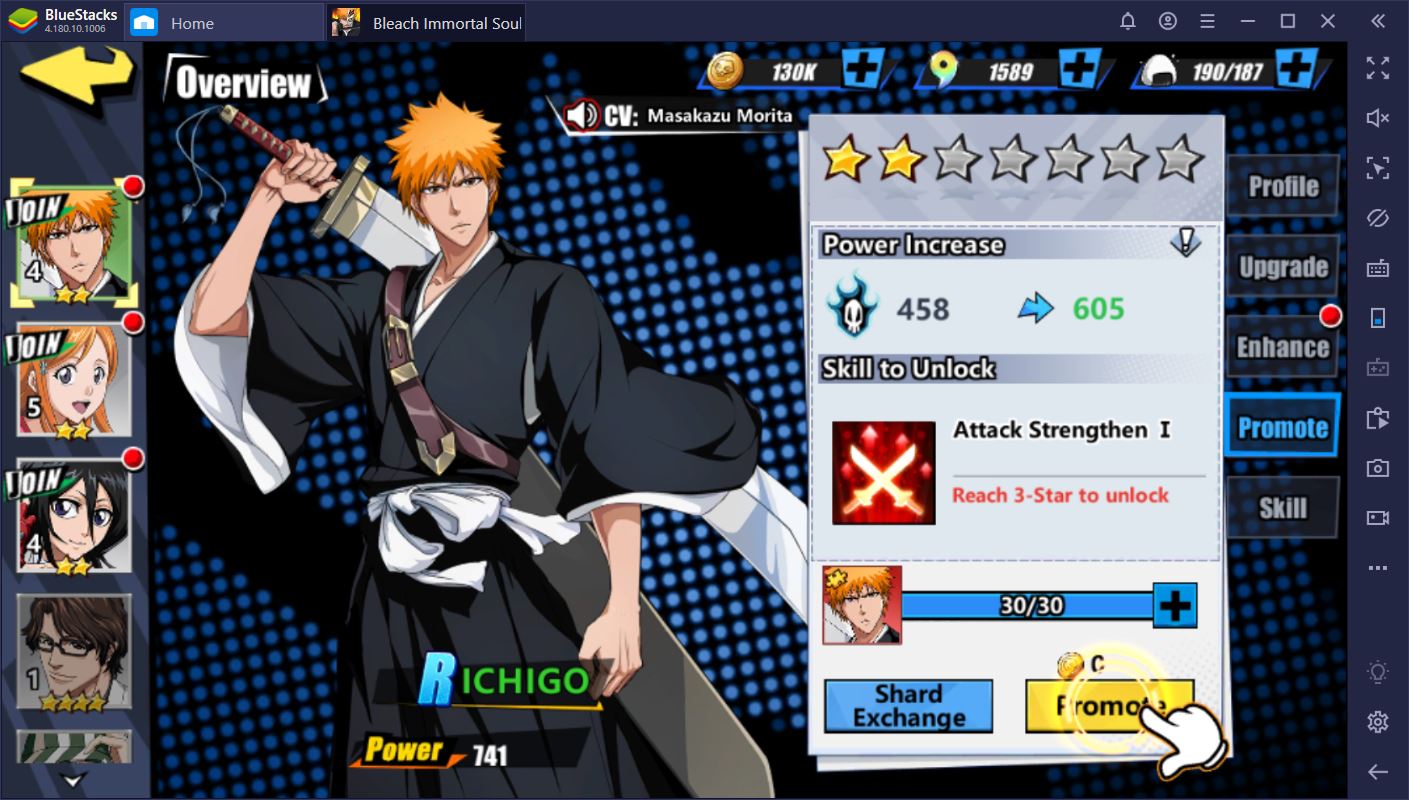The height and width of the screenshot is (800, 1409).
Task: Switch to the BlueStacks Home tab
Action: pos(190,22)
